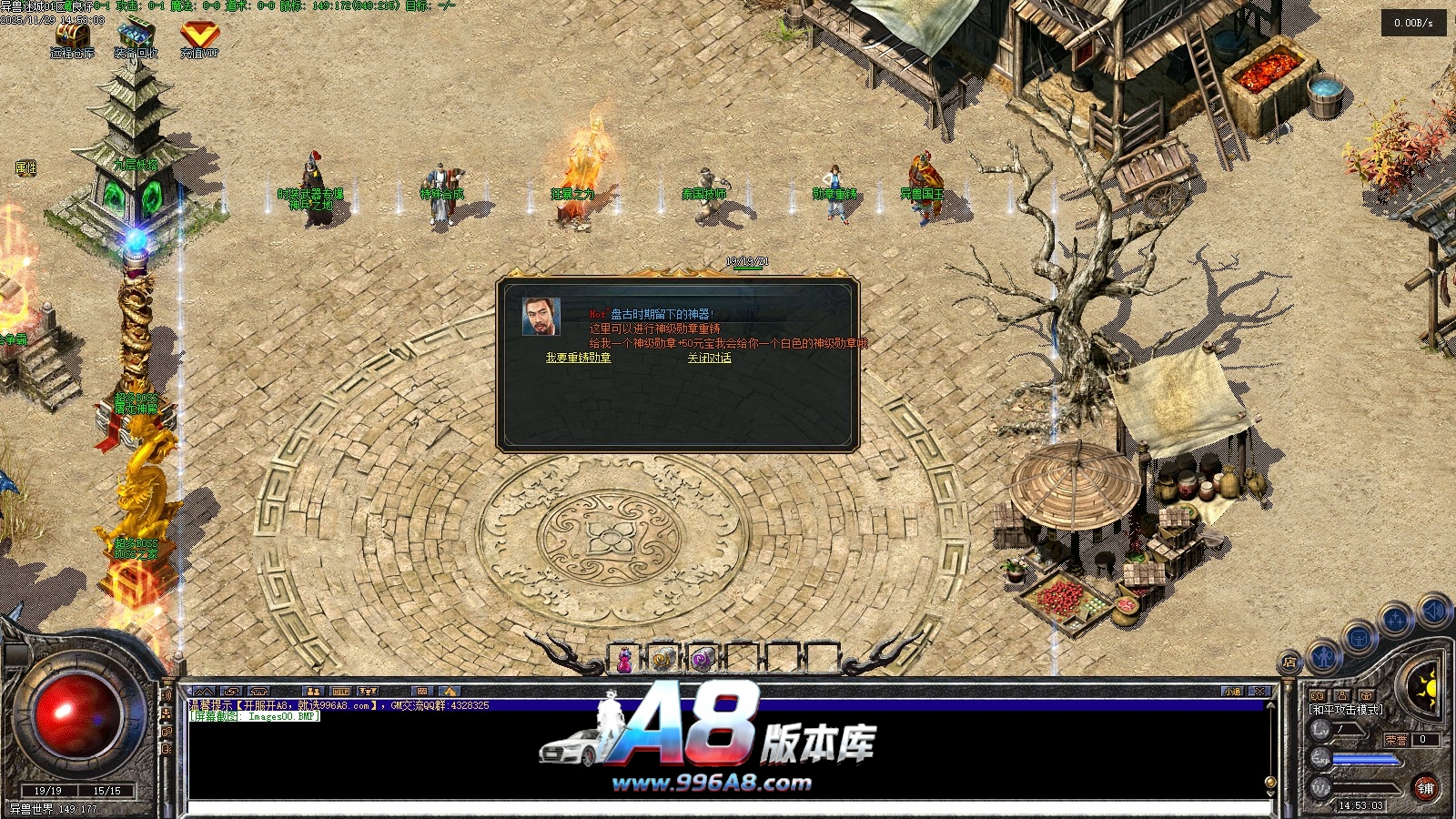Use the gold scroll in the hotbar
Viewport: 1456px width, 819px height.
663,659
